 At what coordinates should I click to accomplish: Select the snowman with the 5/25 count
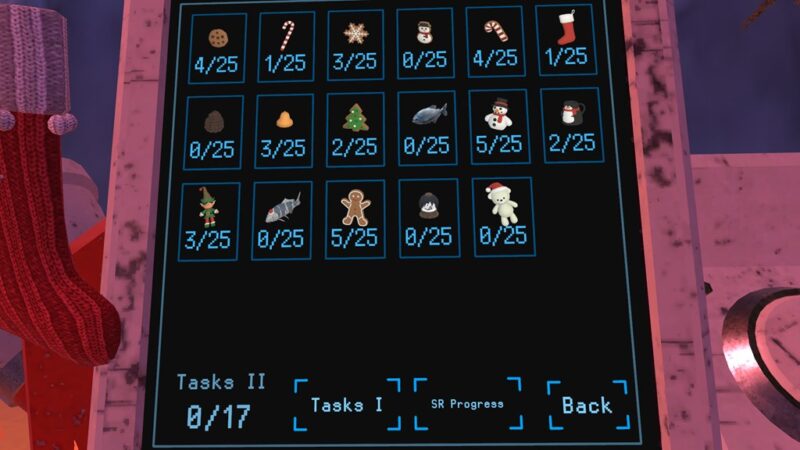pos(498,126)
